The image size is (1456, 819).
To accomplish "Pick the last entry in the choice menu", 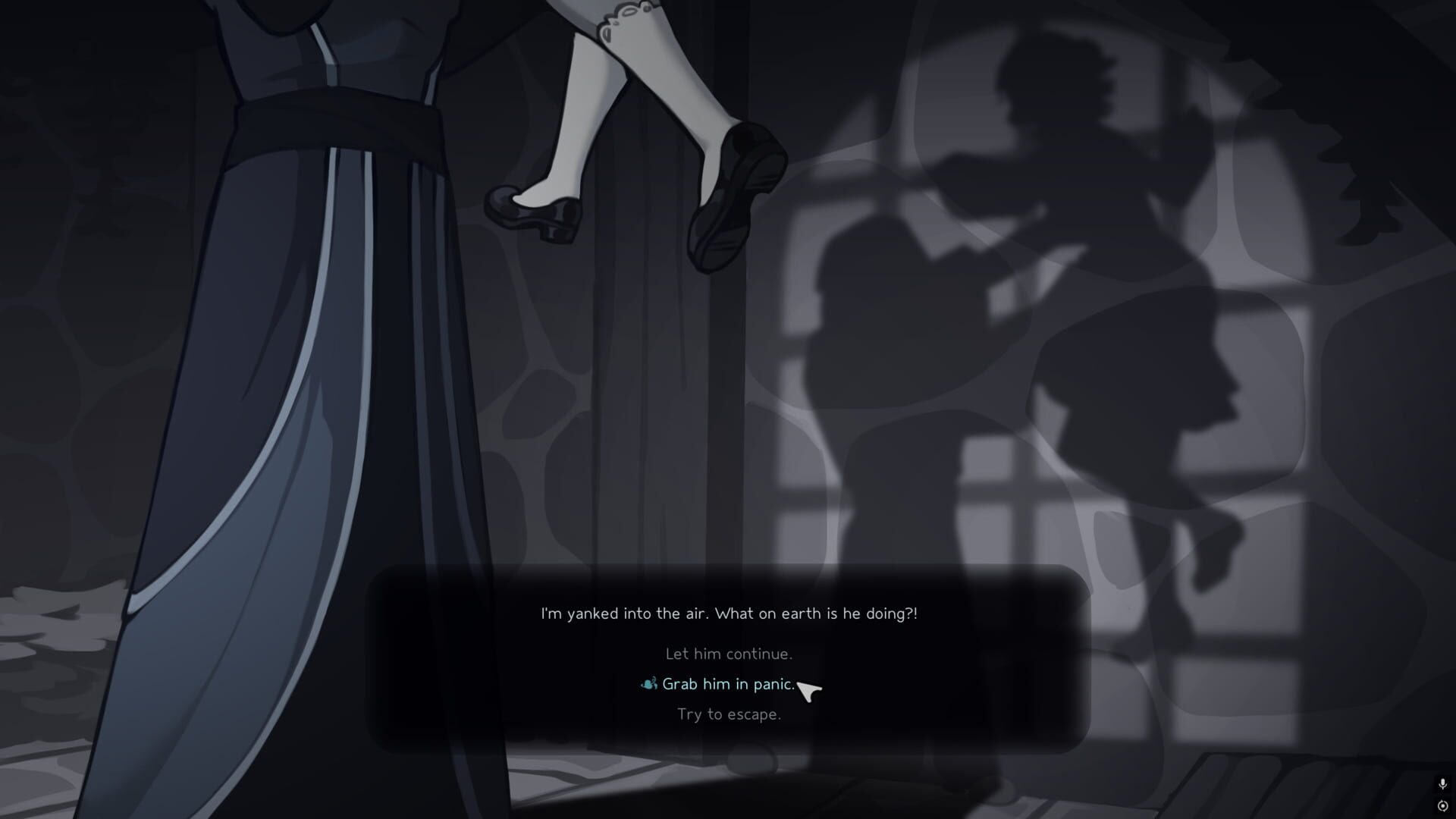I will (x=729, y=714).
